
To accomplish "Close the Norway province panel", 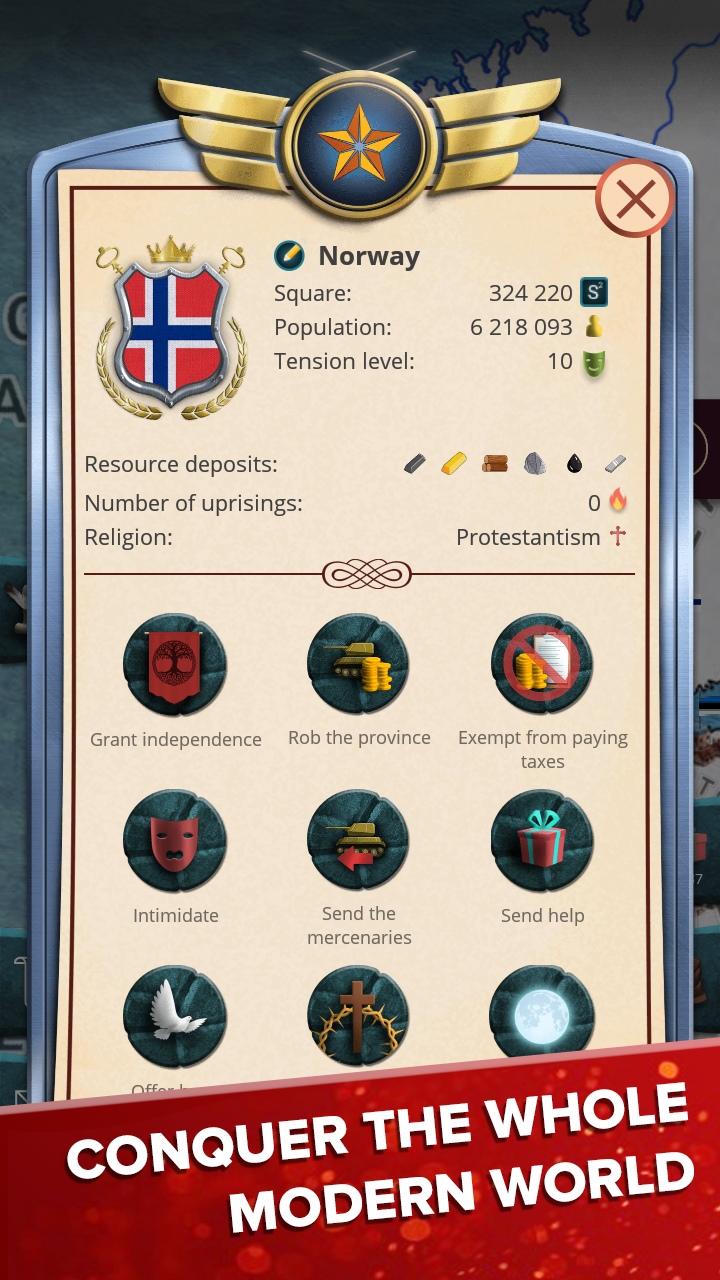I will [634, 200].
